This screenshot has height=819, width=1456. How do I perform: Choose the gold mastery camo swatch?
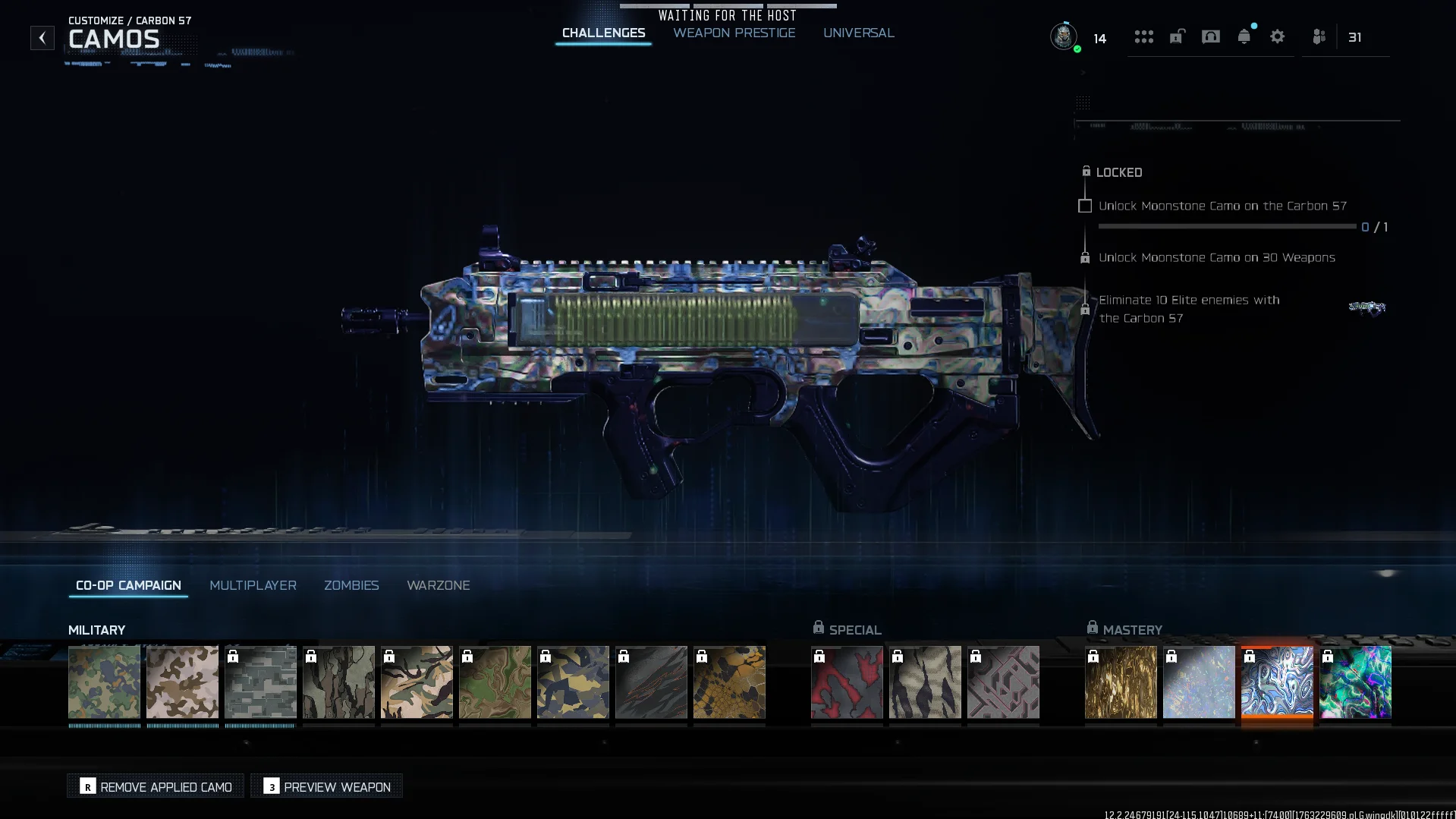[x=1120, y=682]
